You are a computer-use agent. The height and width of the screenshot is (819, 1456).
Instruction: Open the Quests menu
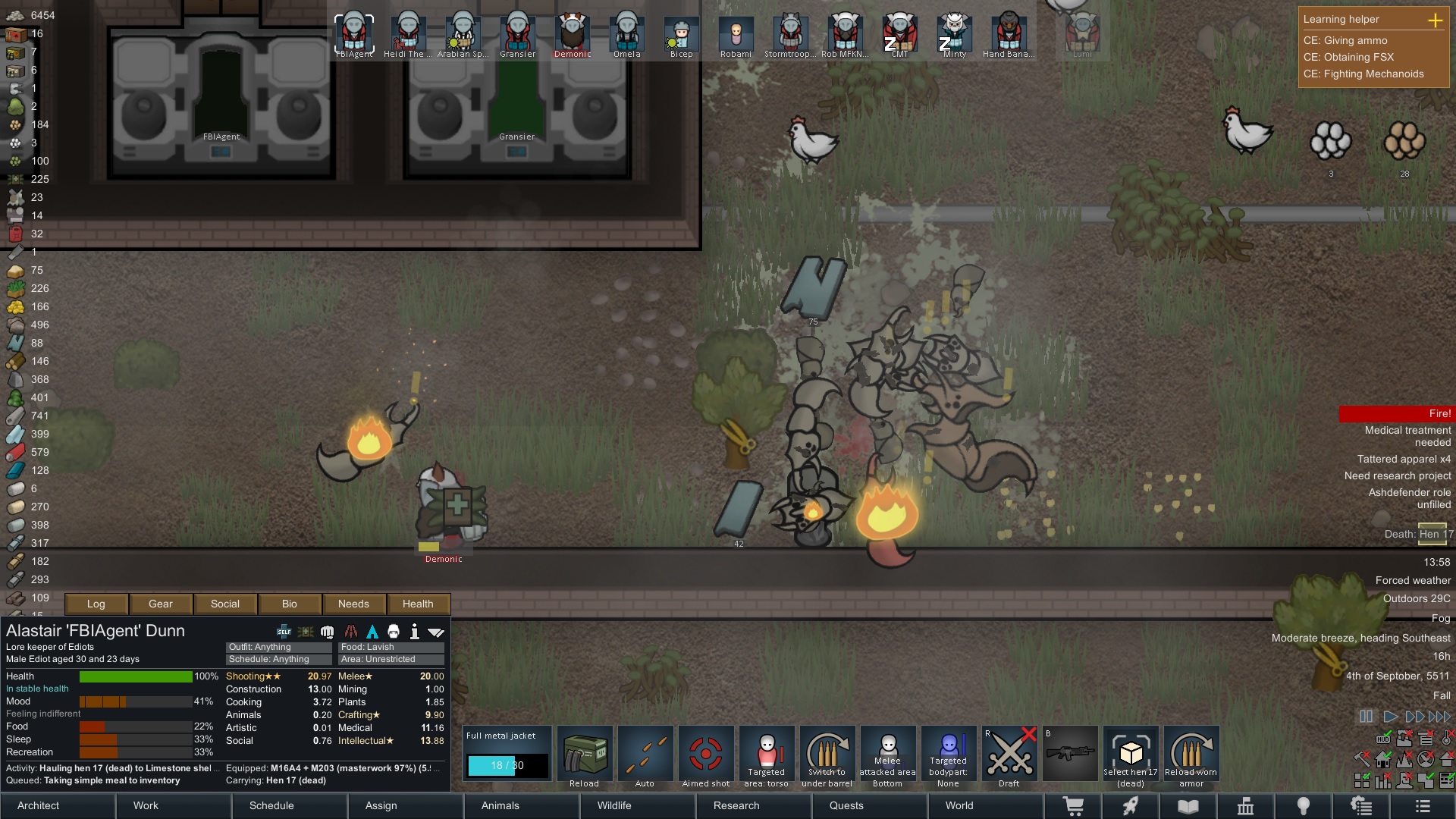(846, 805)
